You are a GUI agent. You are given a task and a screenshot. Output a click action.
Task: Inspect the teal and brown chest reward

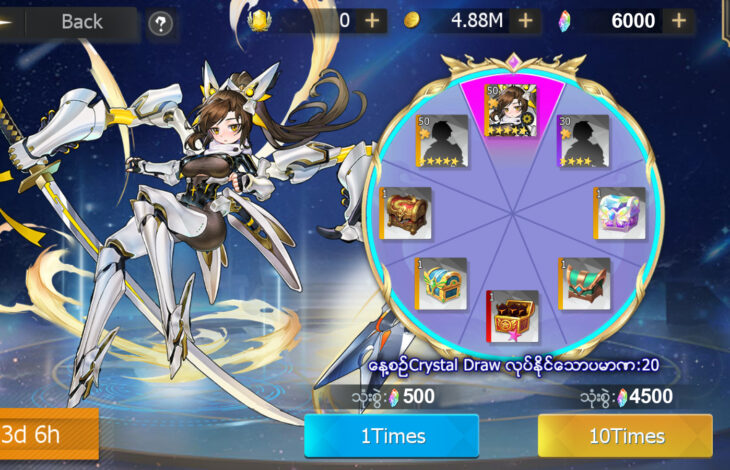(586, 284)
